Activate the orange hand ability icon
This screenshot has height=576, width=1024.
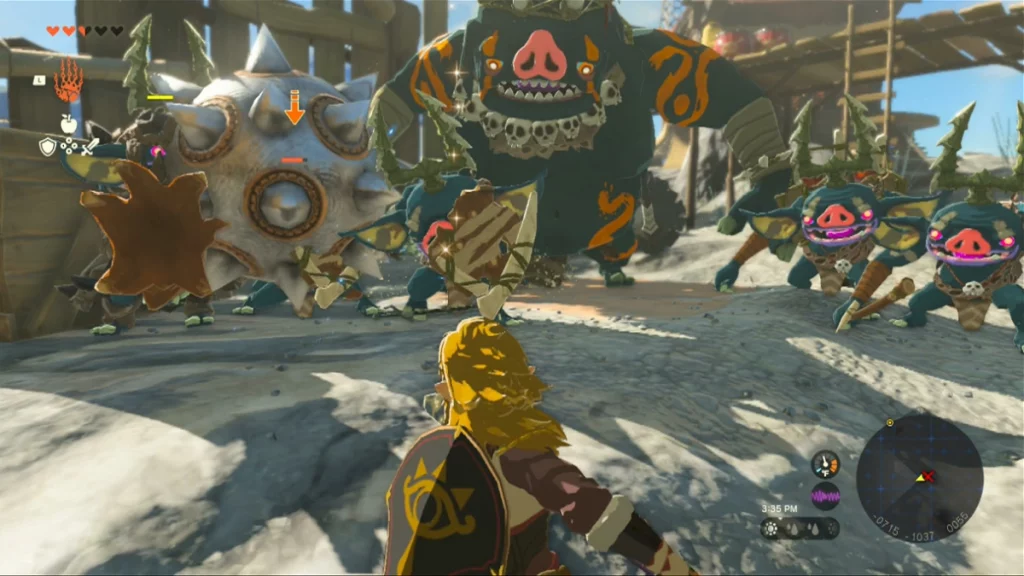[68, 84]
